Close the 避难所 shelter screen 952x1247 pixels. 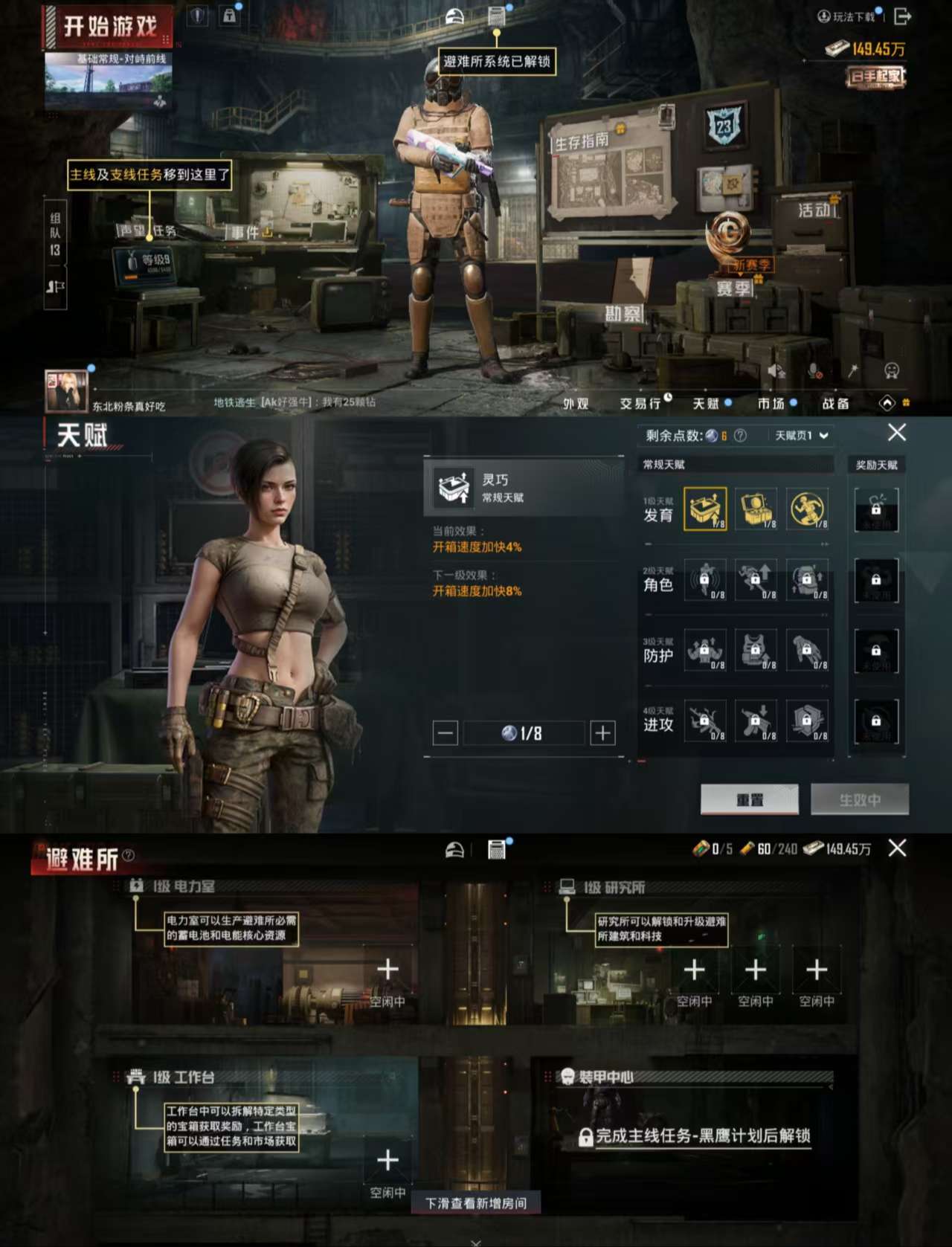pos(897,848)
